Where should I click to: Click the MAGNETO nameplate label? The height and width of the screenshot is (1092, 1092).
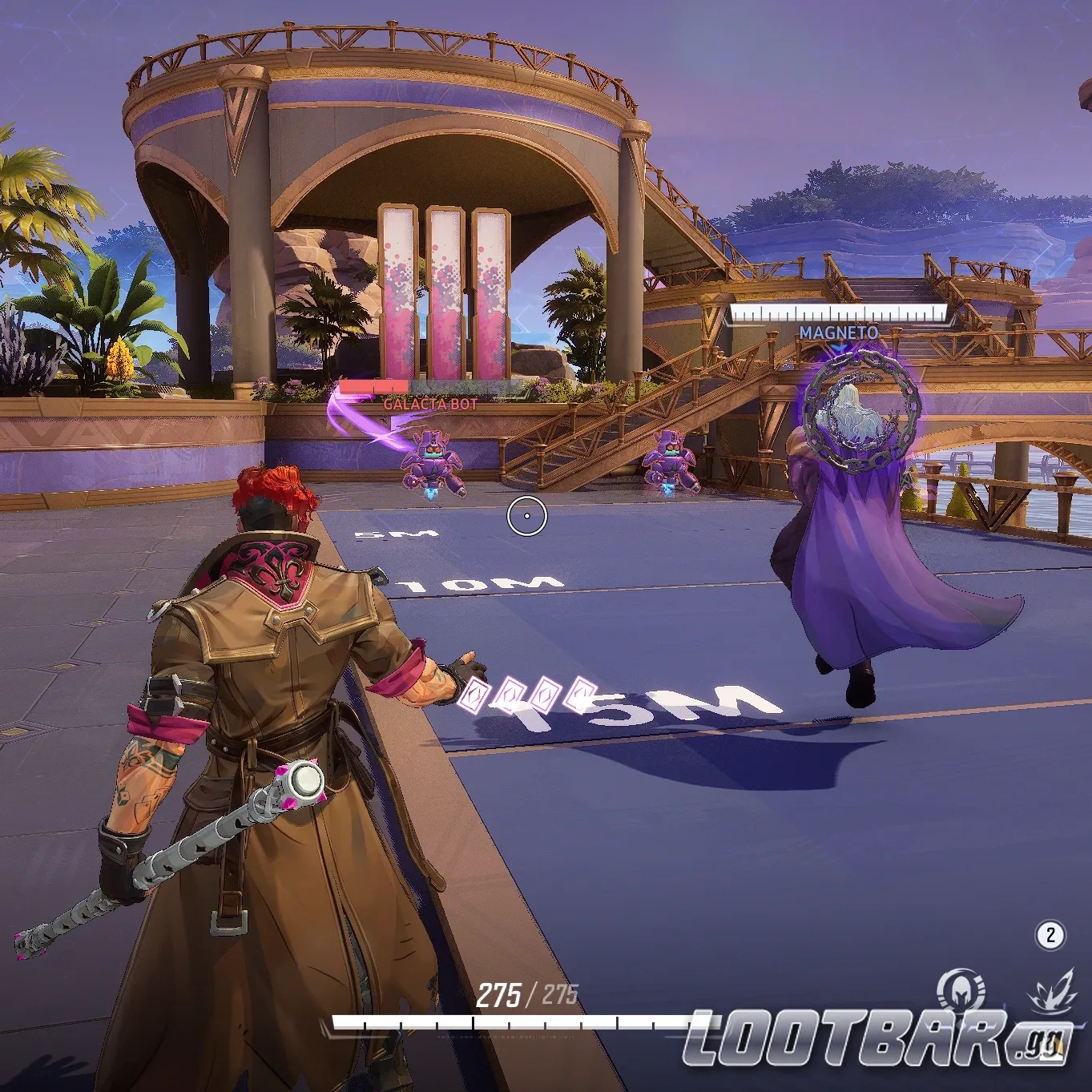click(837, 330)
